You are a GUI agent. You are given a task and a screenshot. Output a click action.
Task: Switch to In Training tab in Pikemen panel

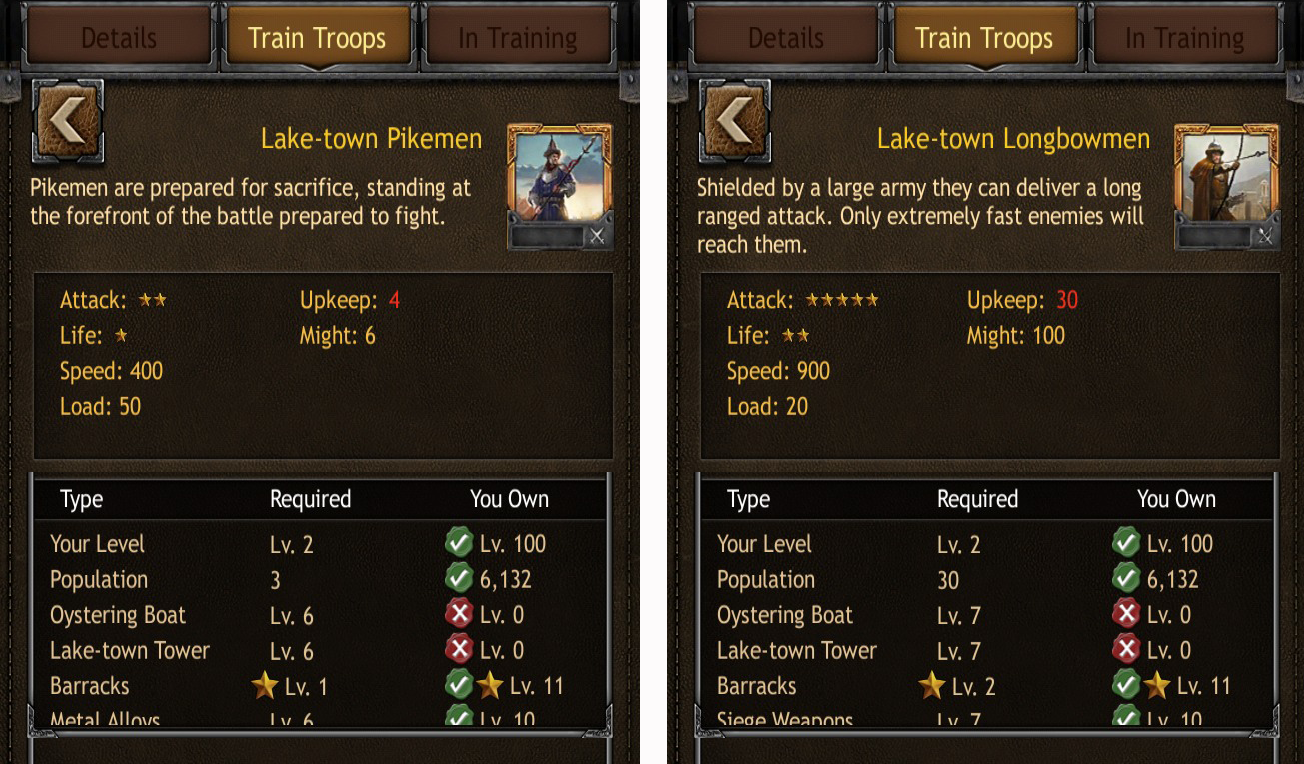pyautogui.click(x=517, y=38)
